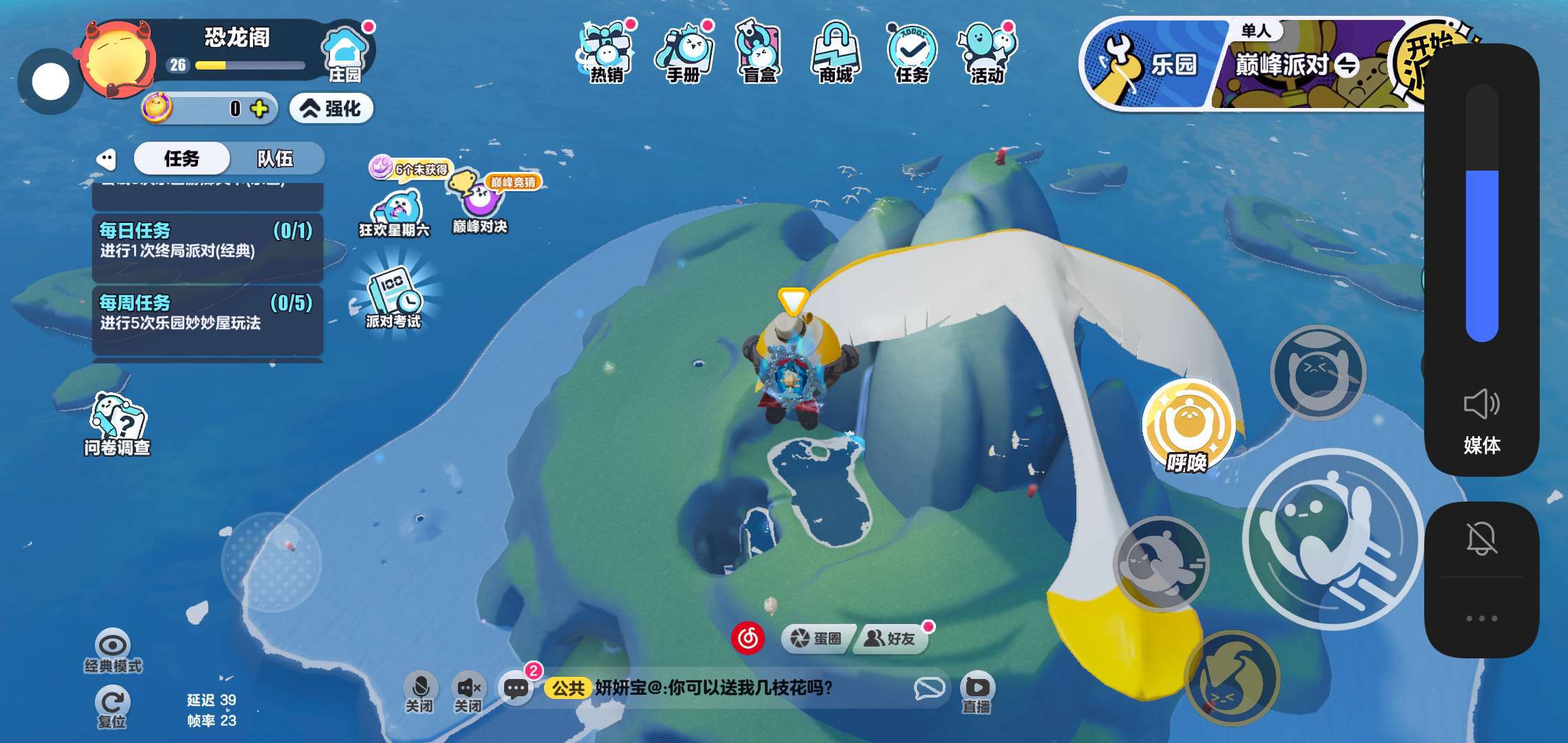Toggle 经典模式 classic view mode

(x=113, y=650)
